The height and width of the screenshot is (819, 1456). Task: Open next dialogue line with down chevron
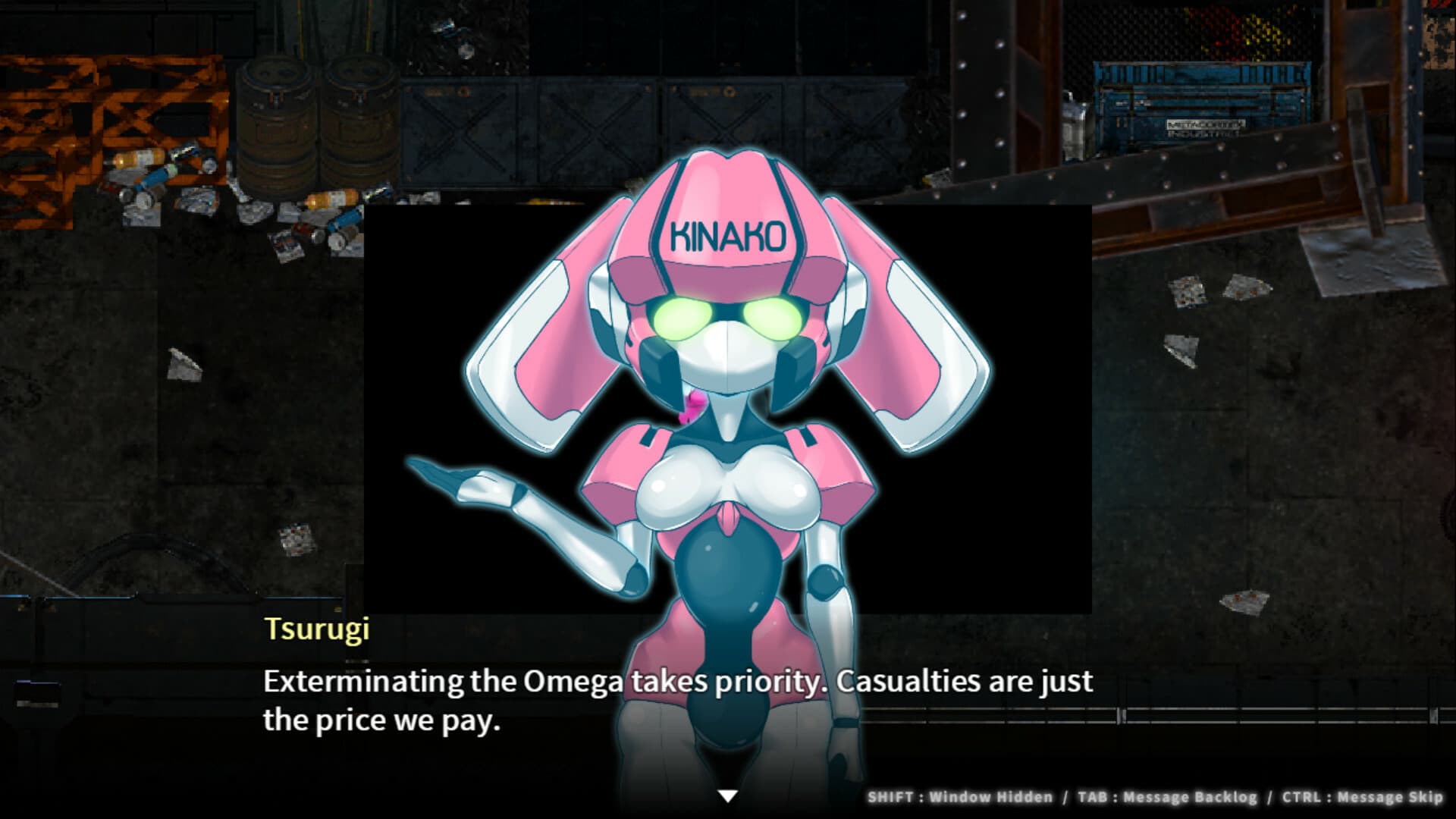tap(728, 795)
